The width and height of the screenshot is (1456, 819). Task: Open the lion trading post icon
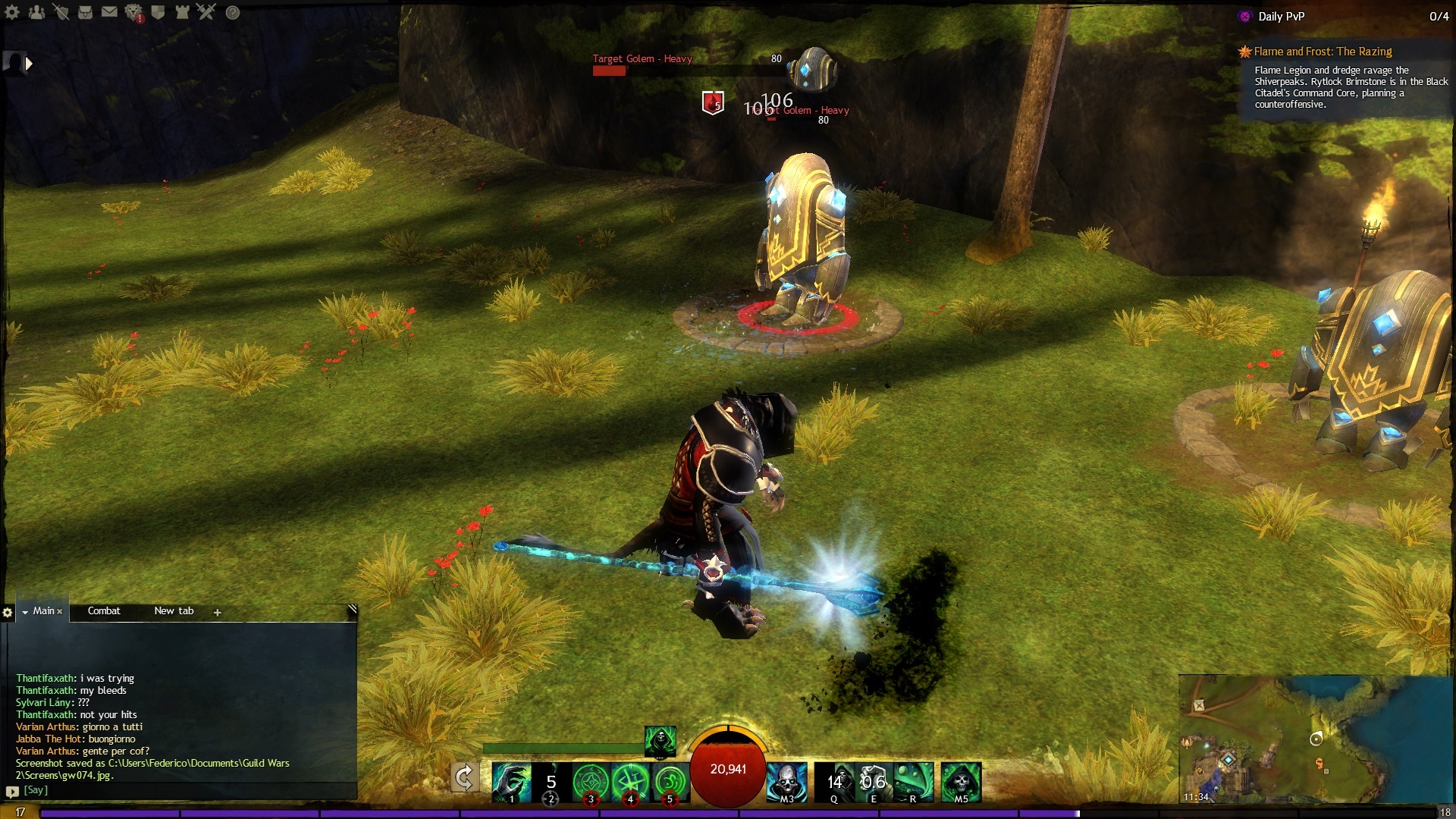[x=133, y=12]
